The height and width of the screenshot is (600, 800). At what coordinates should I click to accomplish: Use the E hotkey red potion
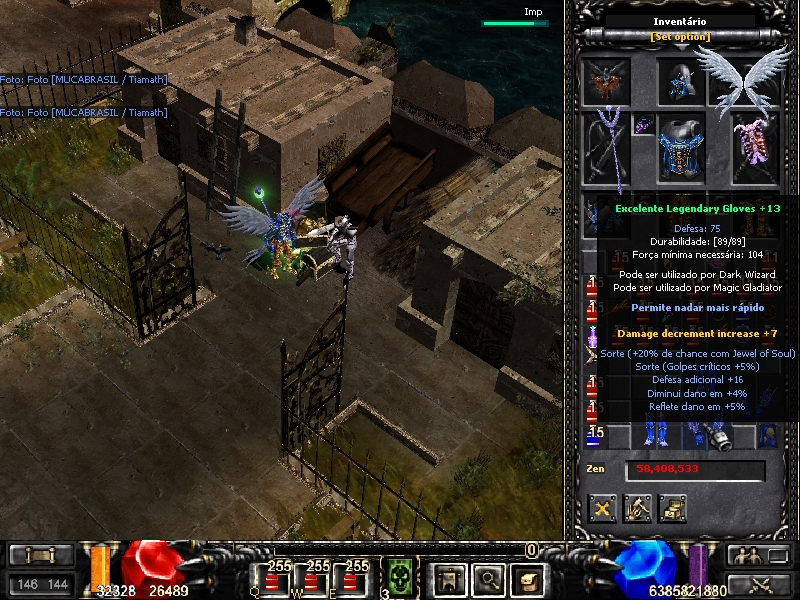click(357, 579)
